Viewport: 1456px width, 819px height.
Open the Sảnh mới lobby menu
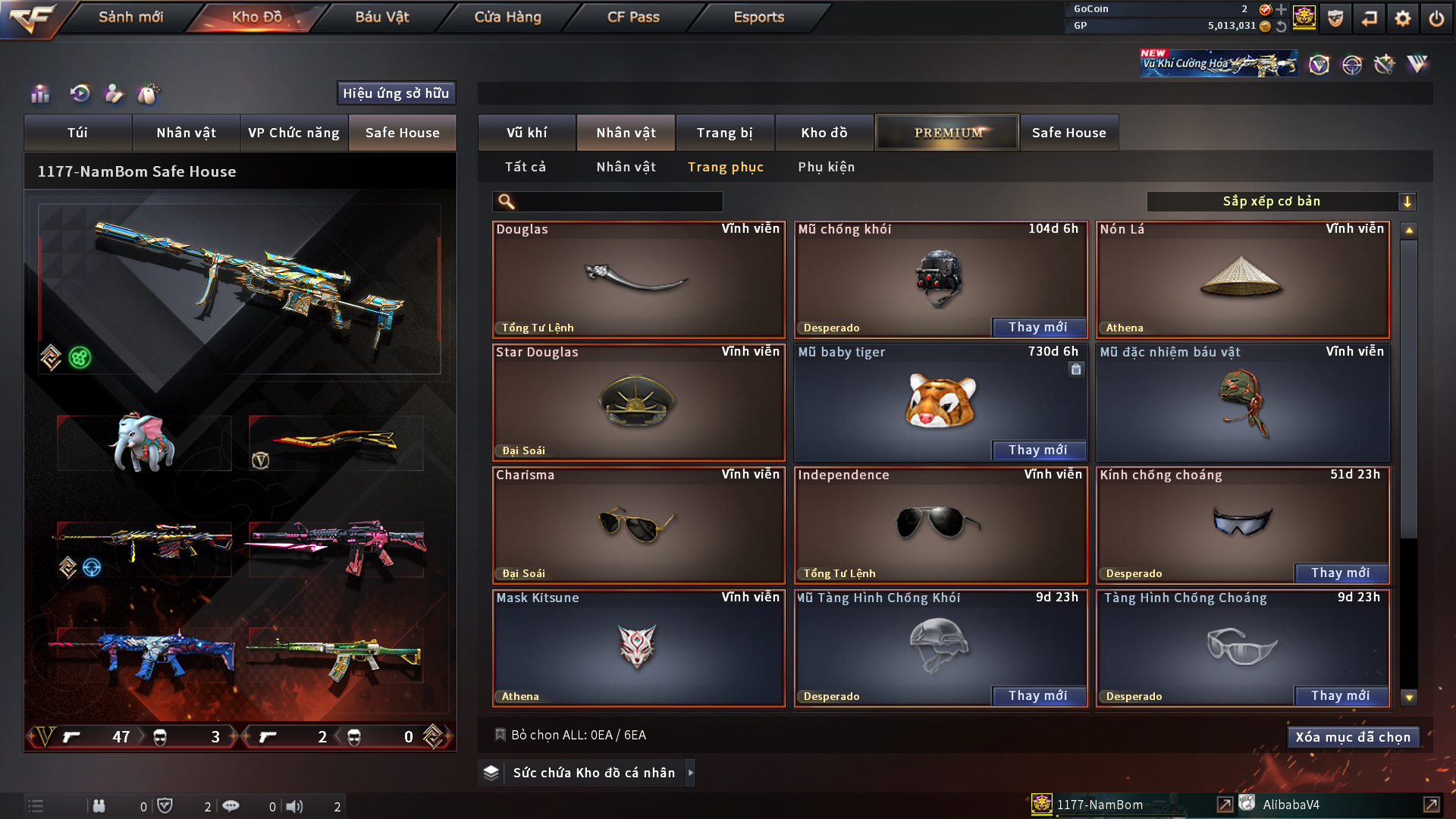click(130, 17)
